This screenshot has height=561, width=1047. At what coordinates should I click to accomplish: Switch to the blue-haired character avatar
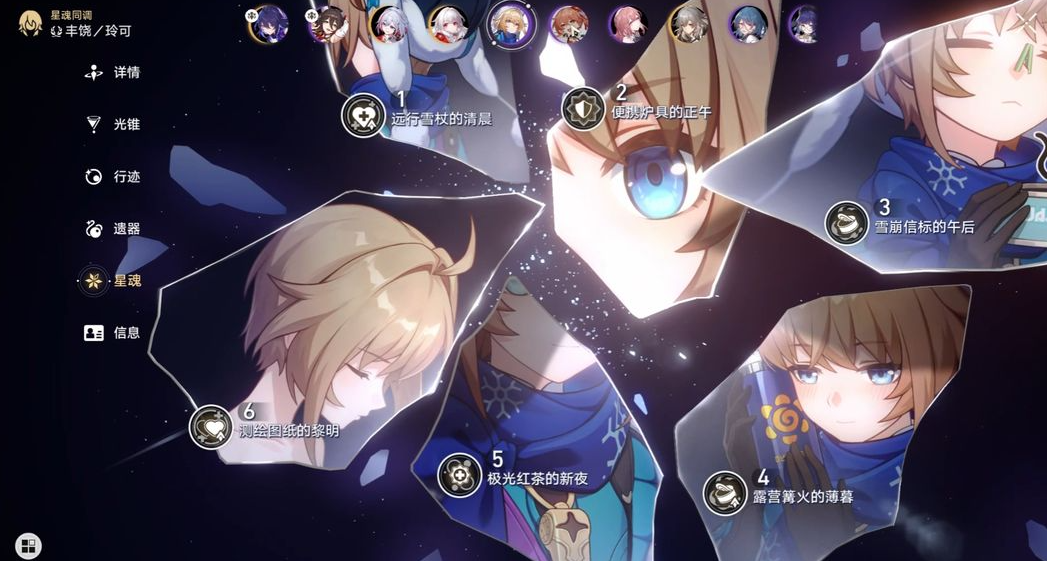[x=747, y=23]
